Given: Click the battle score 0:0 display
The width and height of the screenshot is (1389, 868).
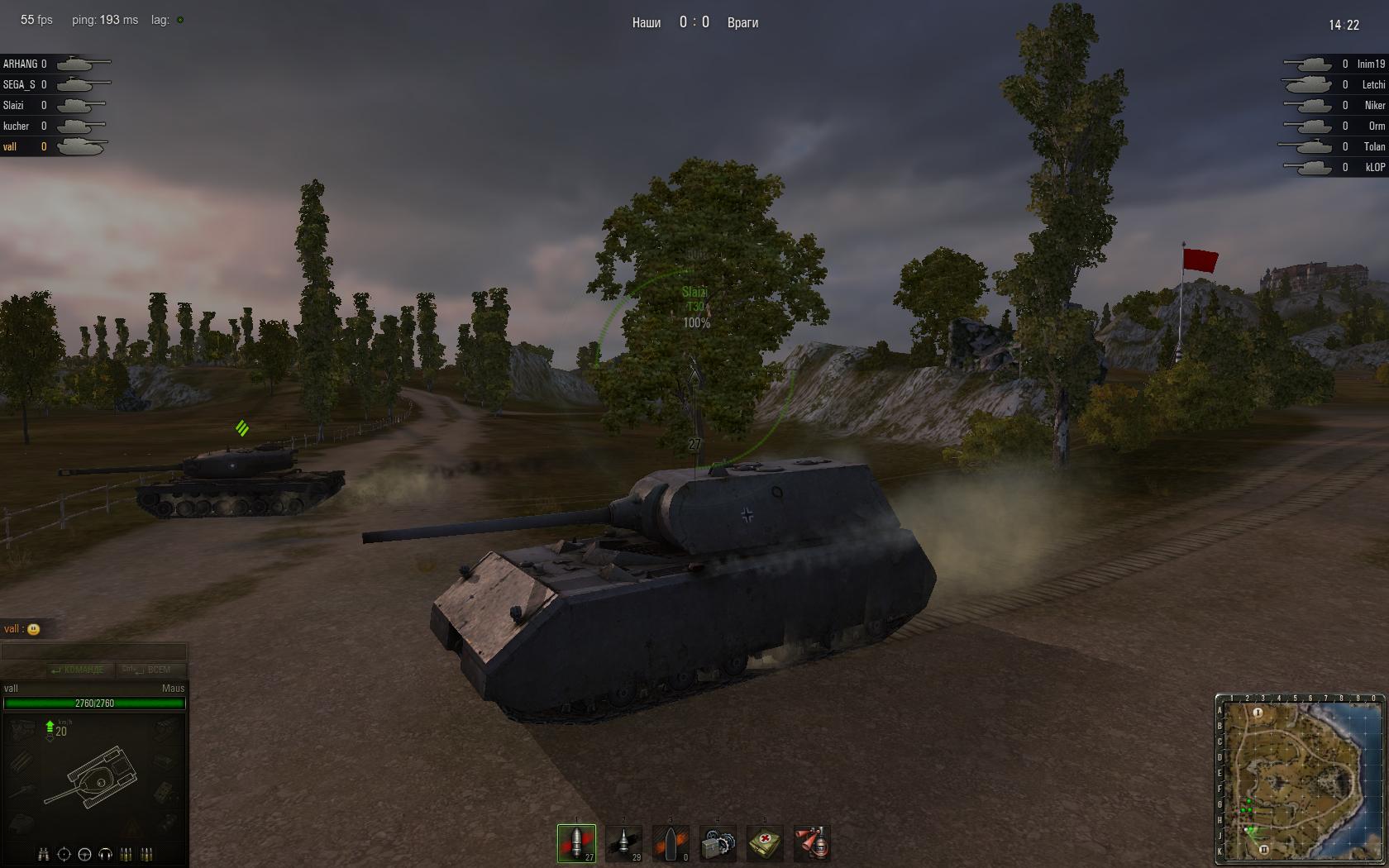Looking at the screenshot, I should pos(693,22).
